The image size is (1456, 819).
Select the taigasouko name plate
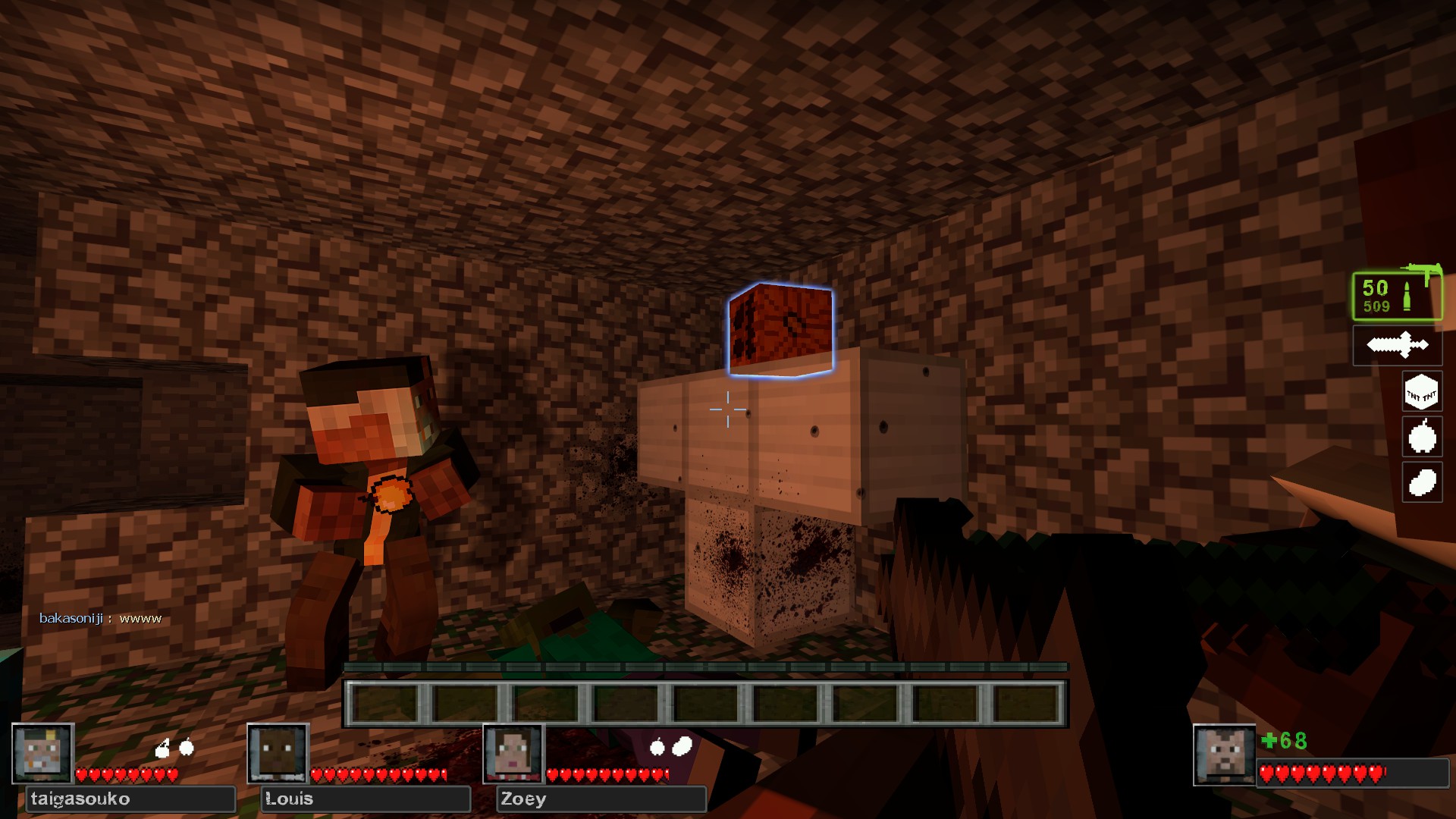130,799
